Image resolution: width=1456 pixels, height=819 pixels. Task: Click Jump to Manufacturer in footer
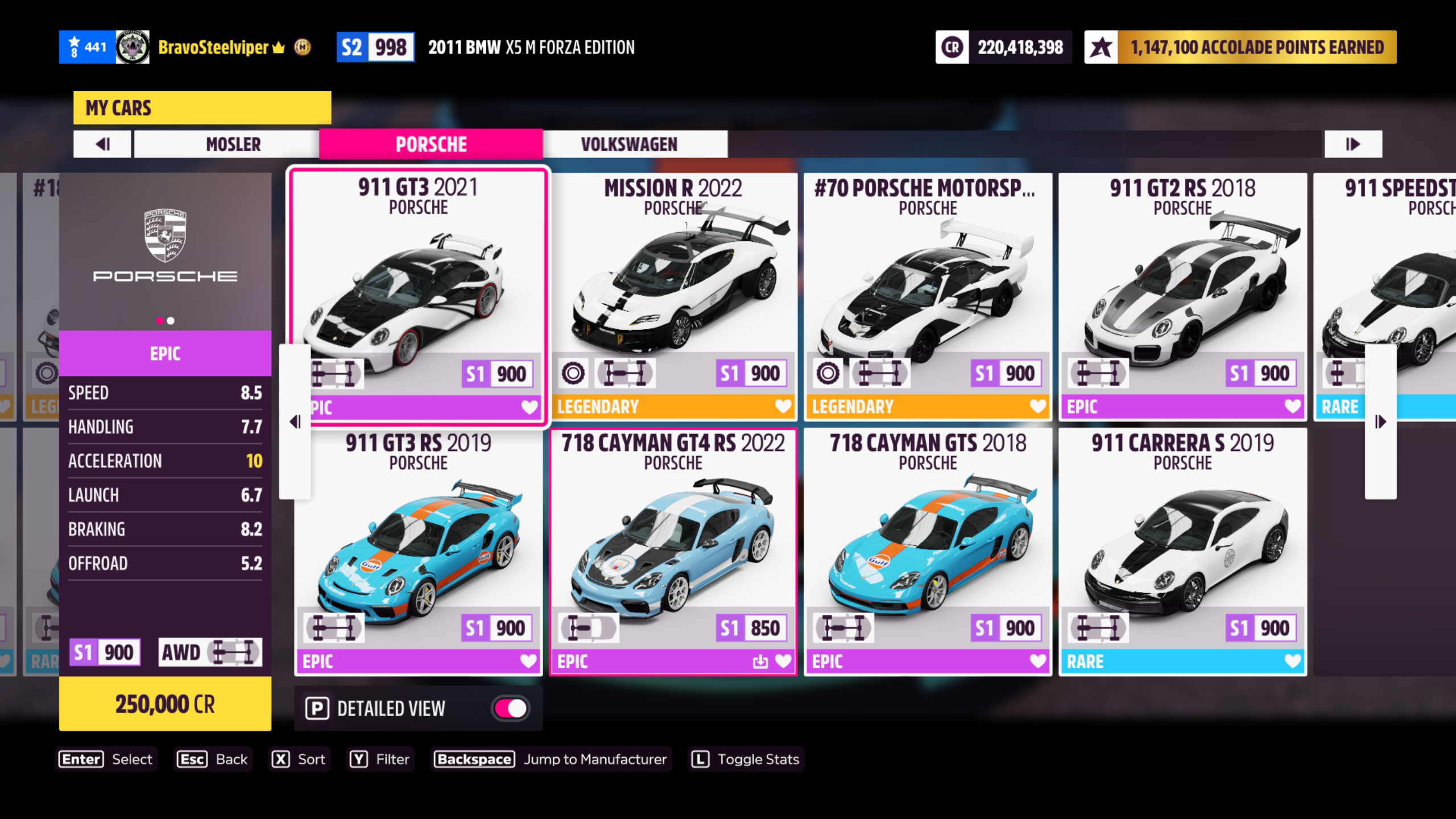click(x=551, y=759)
